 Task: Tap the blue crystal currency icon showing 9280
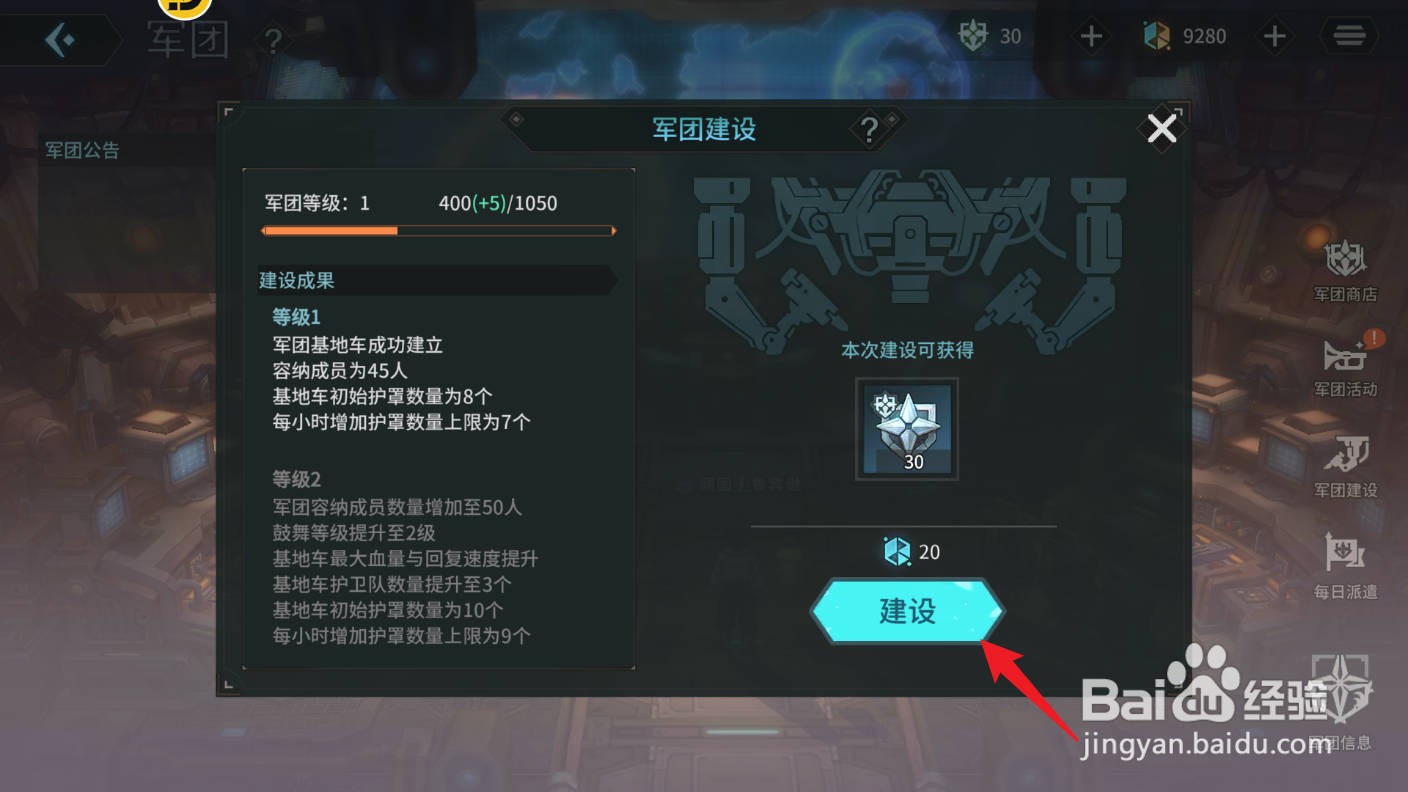click(x=1157, y=36)
